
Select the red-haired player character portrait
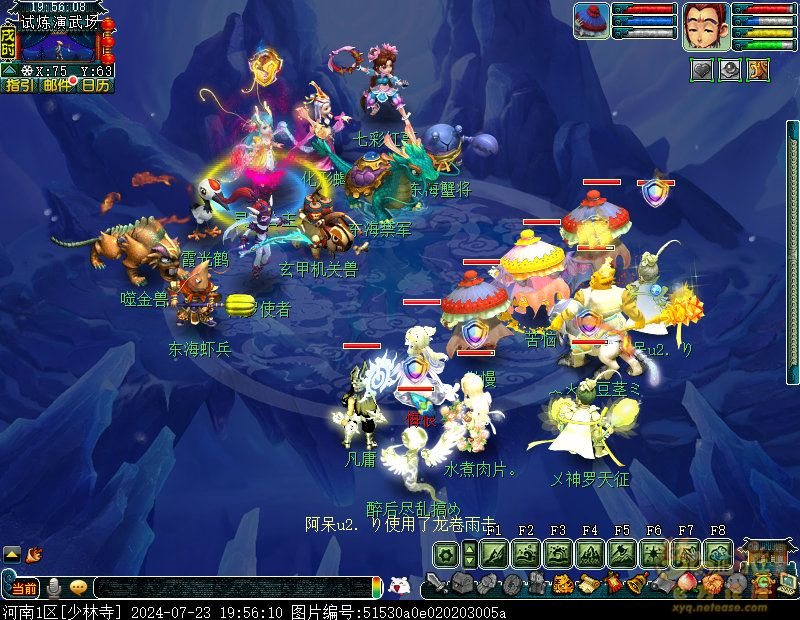click(704, 27)
